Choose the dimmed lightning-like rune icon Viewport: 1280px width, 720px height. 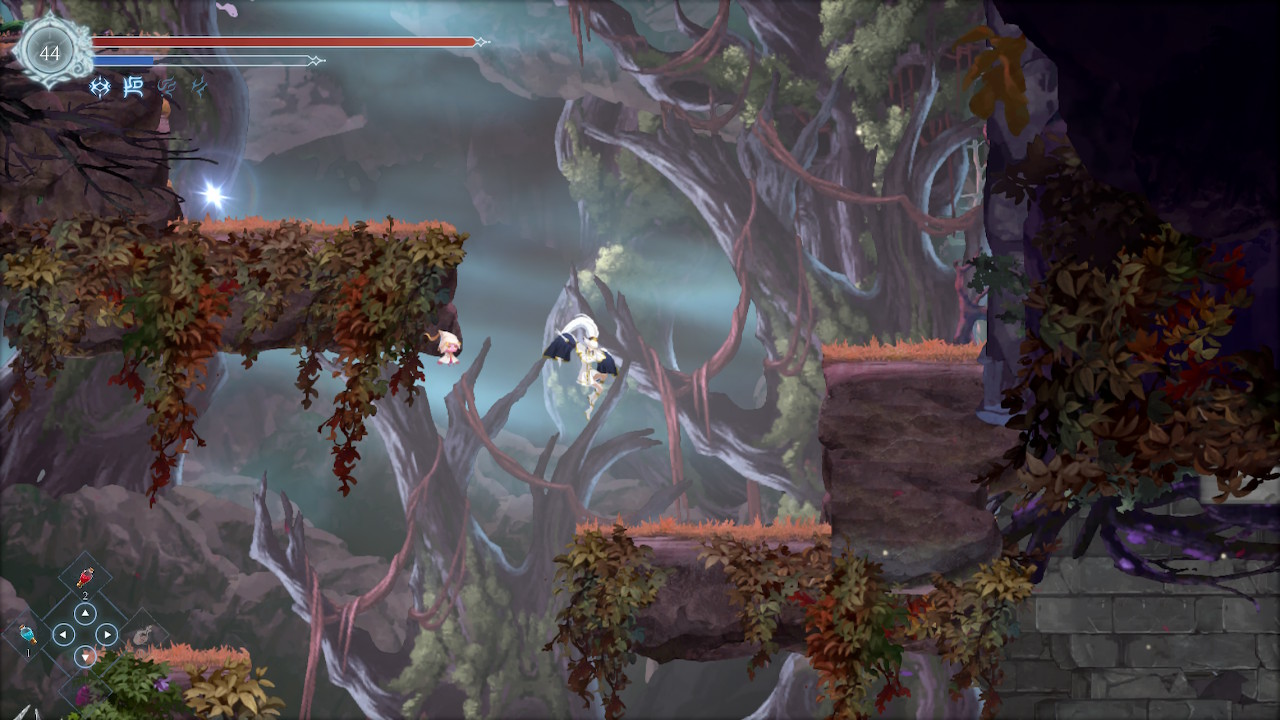point(199,87)
